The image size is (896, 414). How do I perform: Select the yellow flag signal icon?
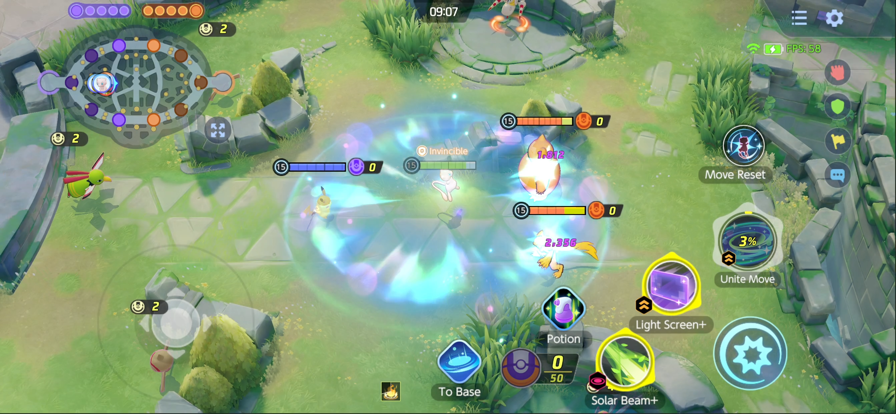(x=838, y=141)
